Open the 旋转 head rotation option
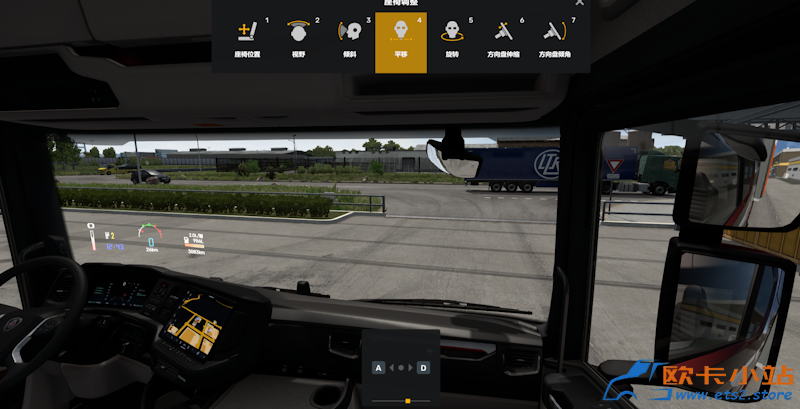The height and width of the screenshot is (409, 800). (x=451, y=39)
